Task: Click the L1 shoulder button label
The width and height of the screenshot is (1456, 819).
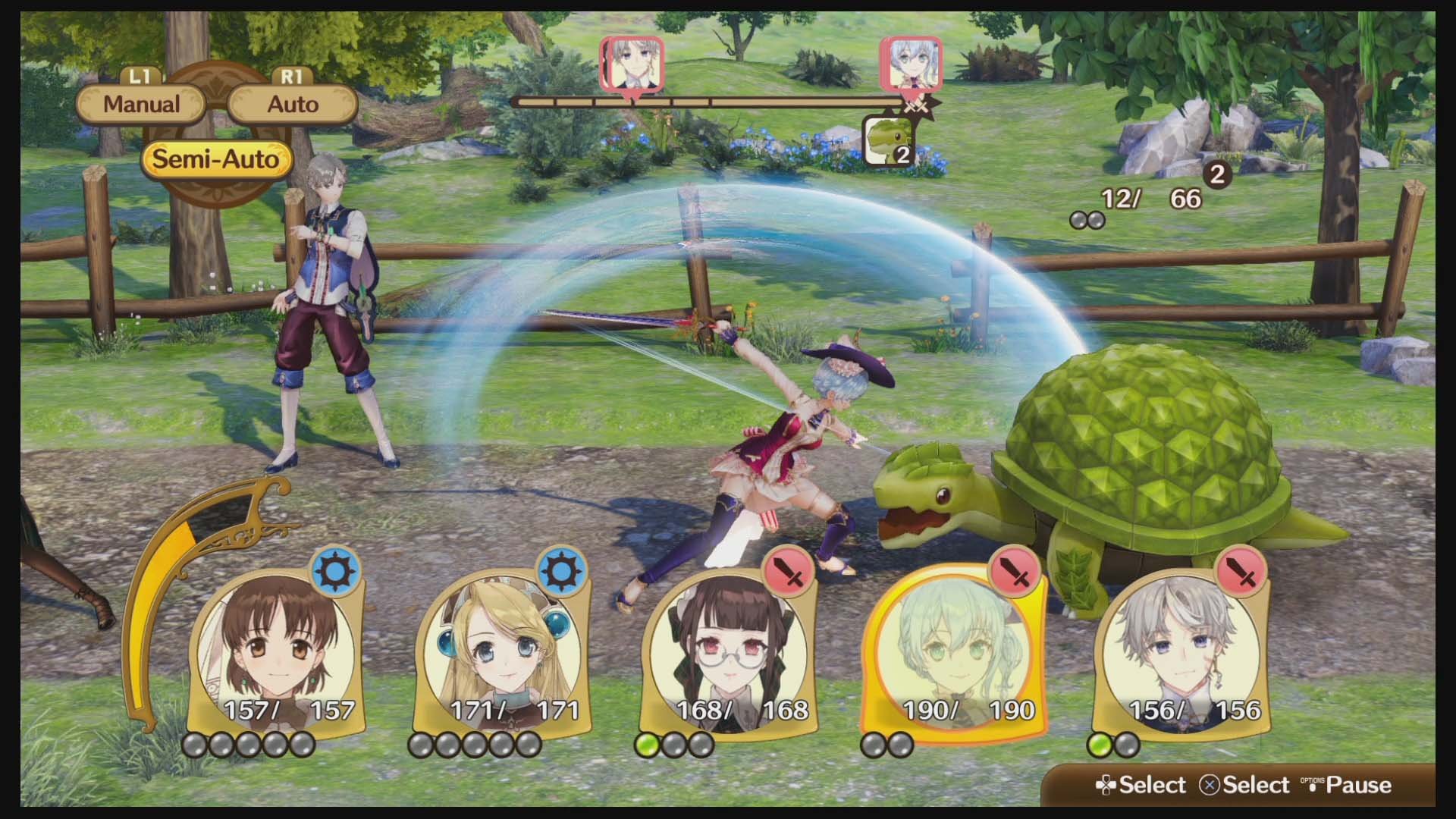Action: [141, 76]
